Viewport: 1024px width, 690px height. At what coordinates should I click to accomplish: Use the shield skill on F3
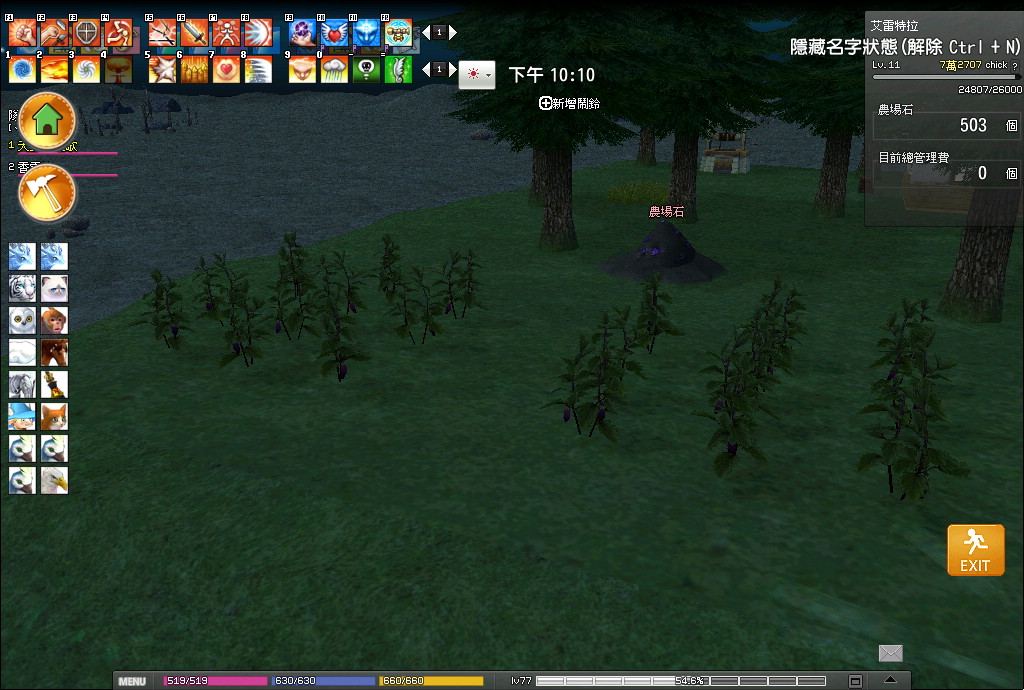point(86,33)
